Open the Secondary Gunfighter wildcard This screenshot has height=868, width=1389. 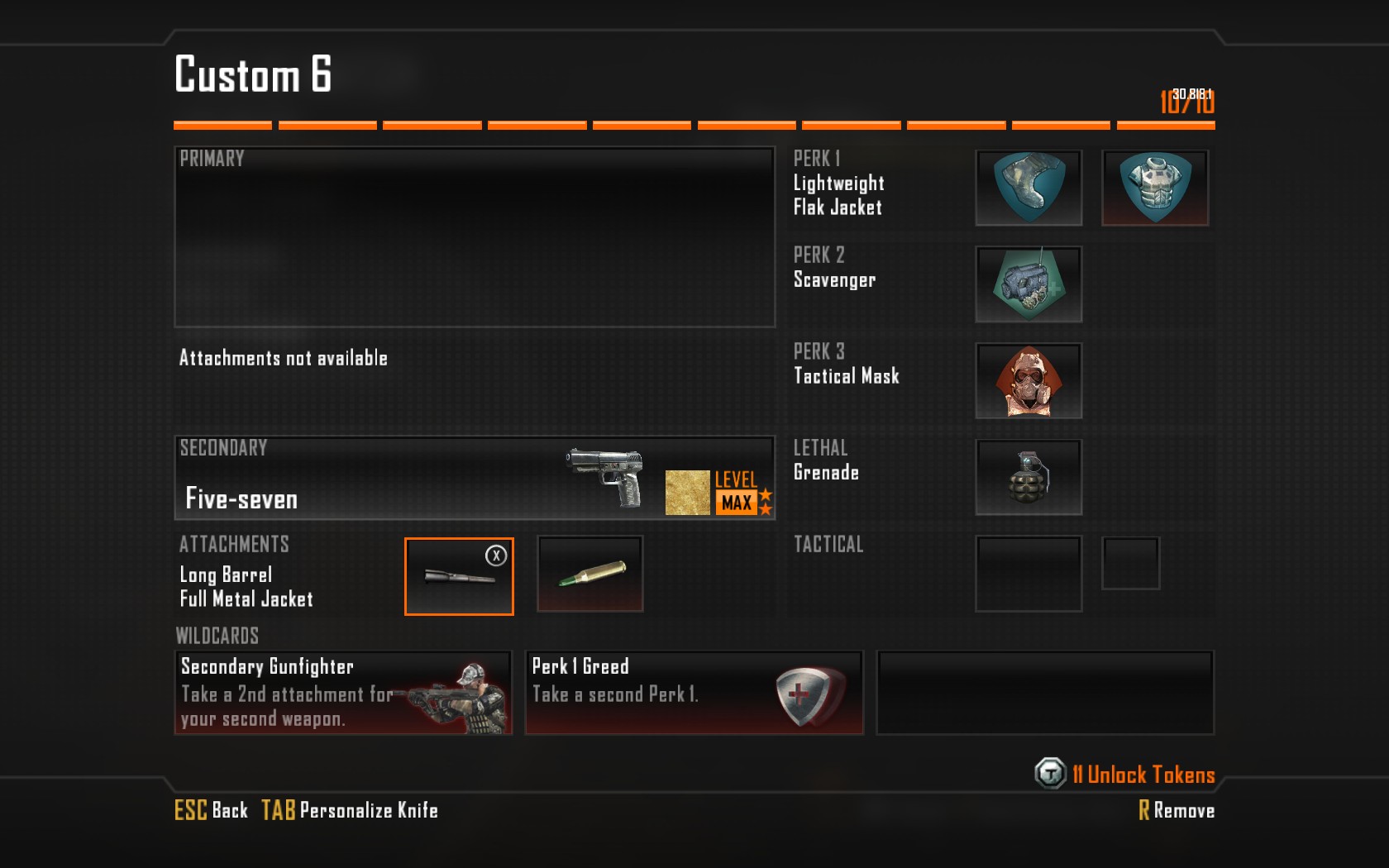[343, 693]
